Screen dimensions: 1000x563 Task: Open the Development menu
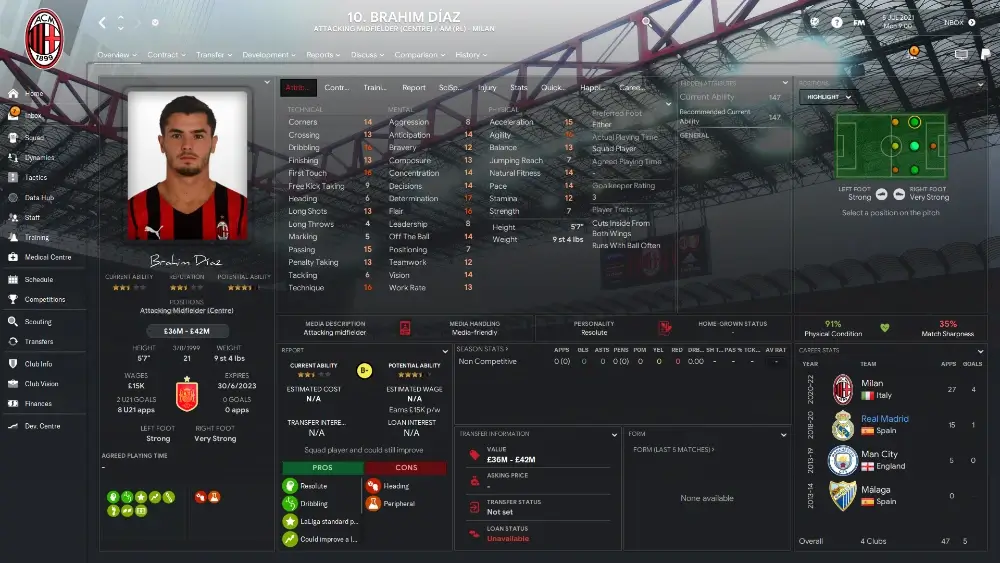pos(268,55)
